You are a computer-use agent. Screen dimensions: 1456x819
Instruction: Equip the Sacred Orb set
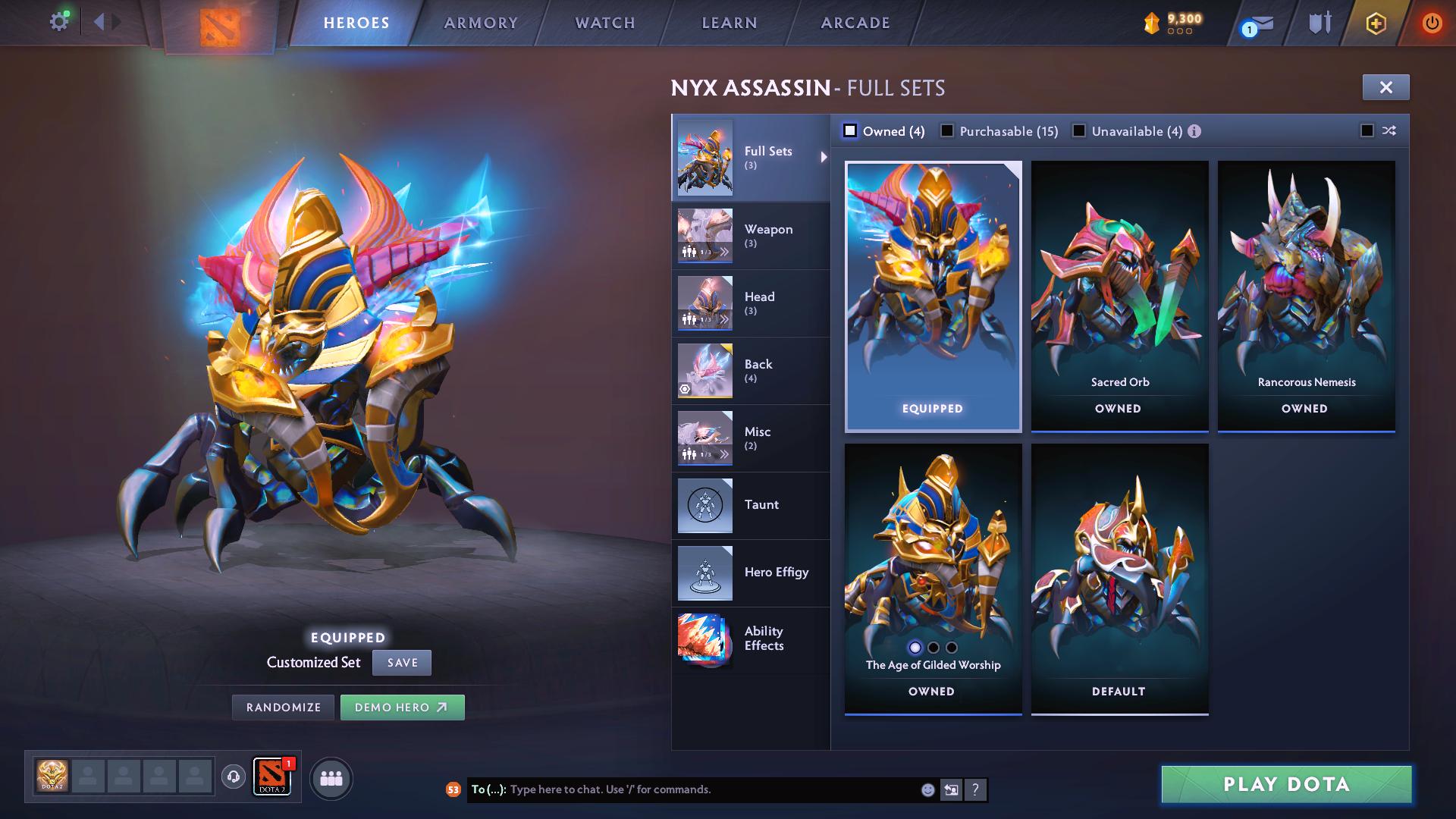click(x=1119, y=296)
